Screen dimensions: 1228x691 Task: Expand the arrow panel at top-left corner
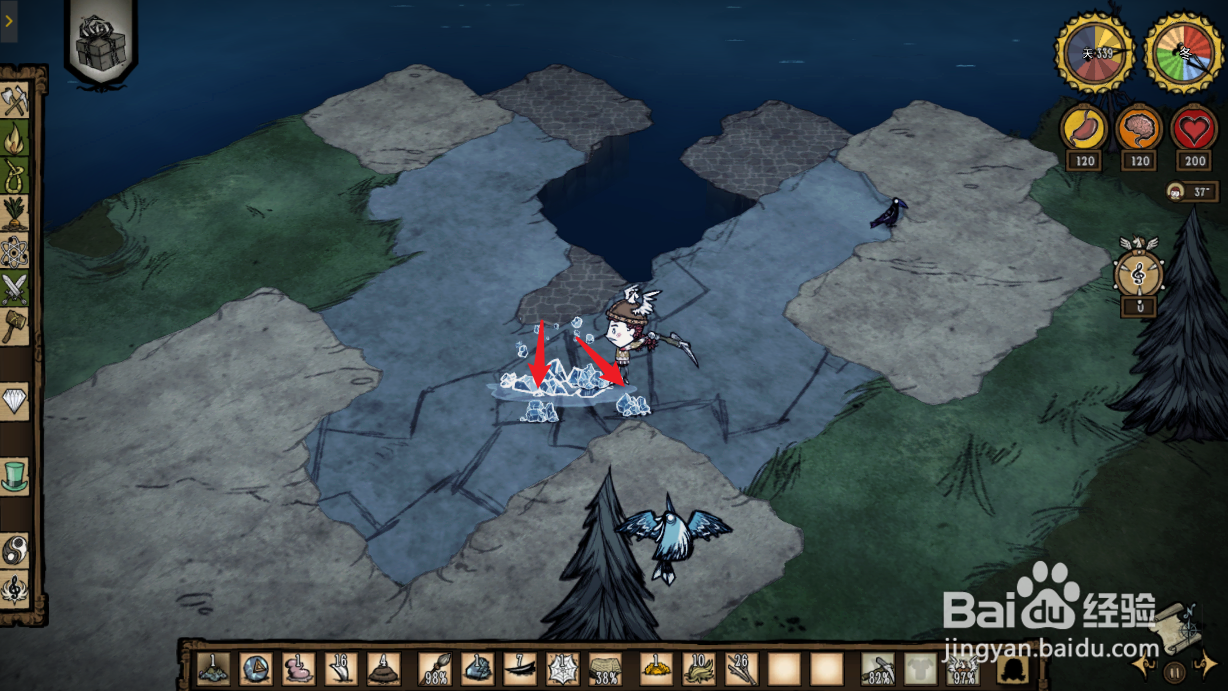click(8, 20)
